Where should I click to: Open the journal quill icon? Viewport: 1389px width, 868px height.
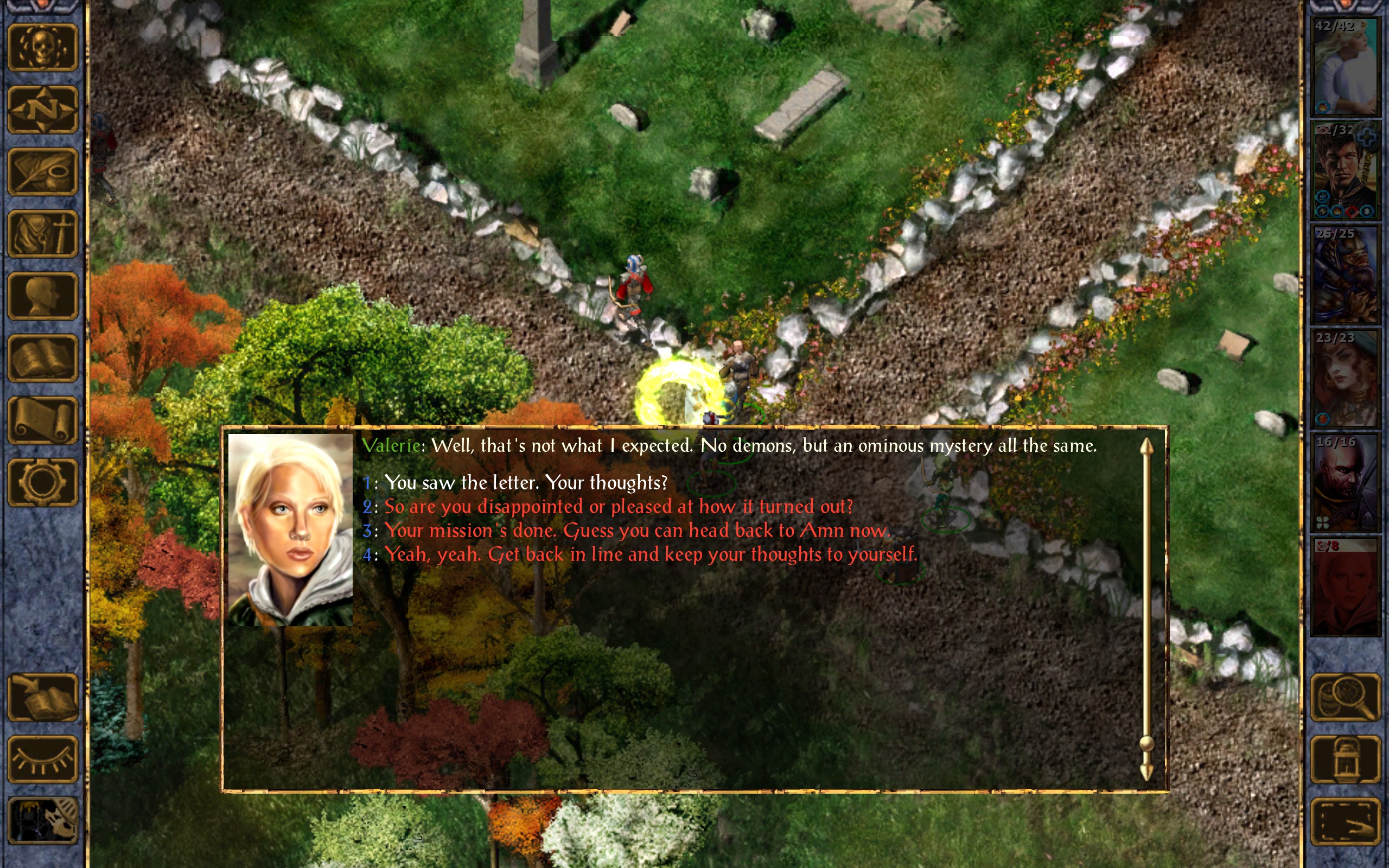click(x=43, y=171)
